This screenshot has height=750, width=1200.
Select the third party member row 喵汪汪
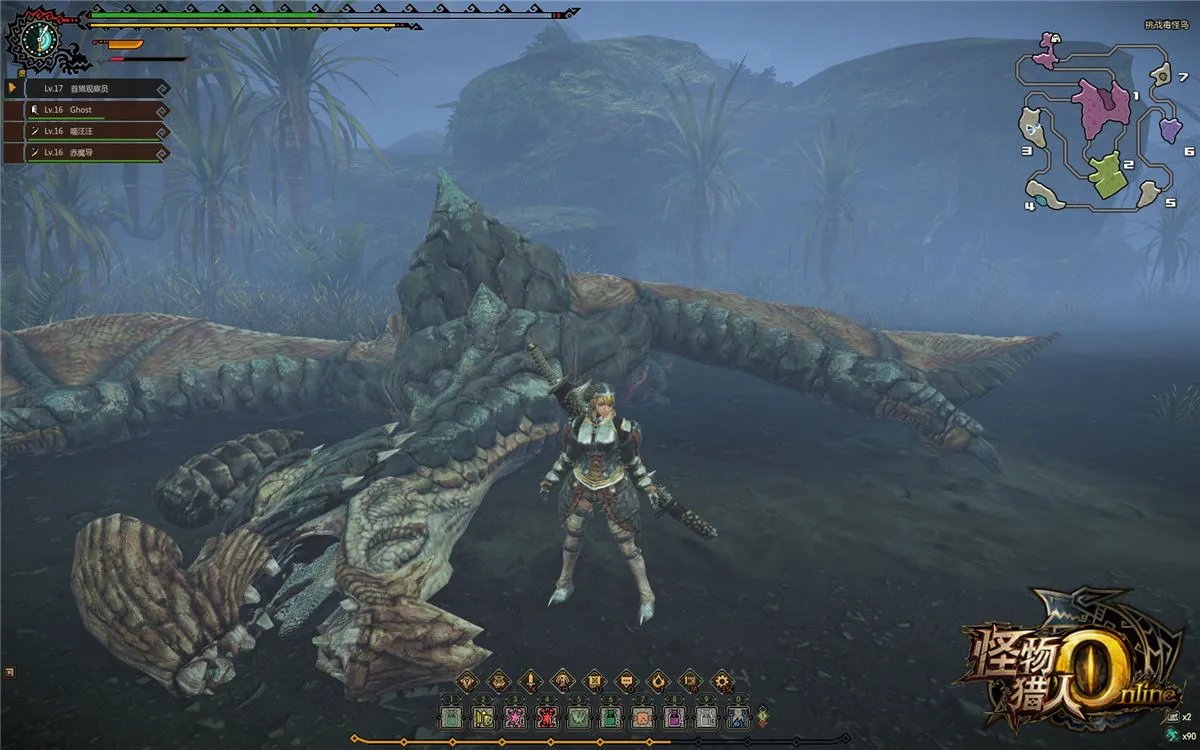pyautogui.click(x=85, y=131)
